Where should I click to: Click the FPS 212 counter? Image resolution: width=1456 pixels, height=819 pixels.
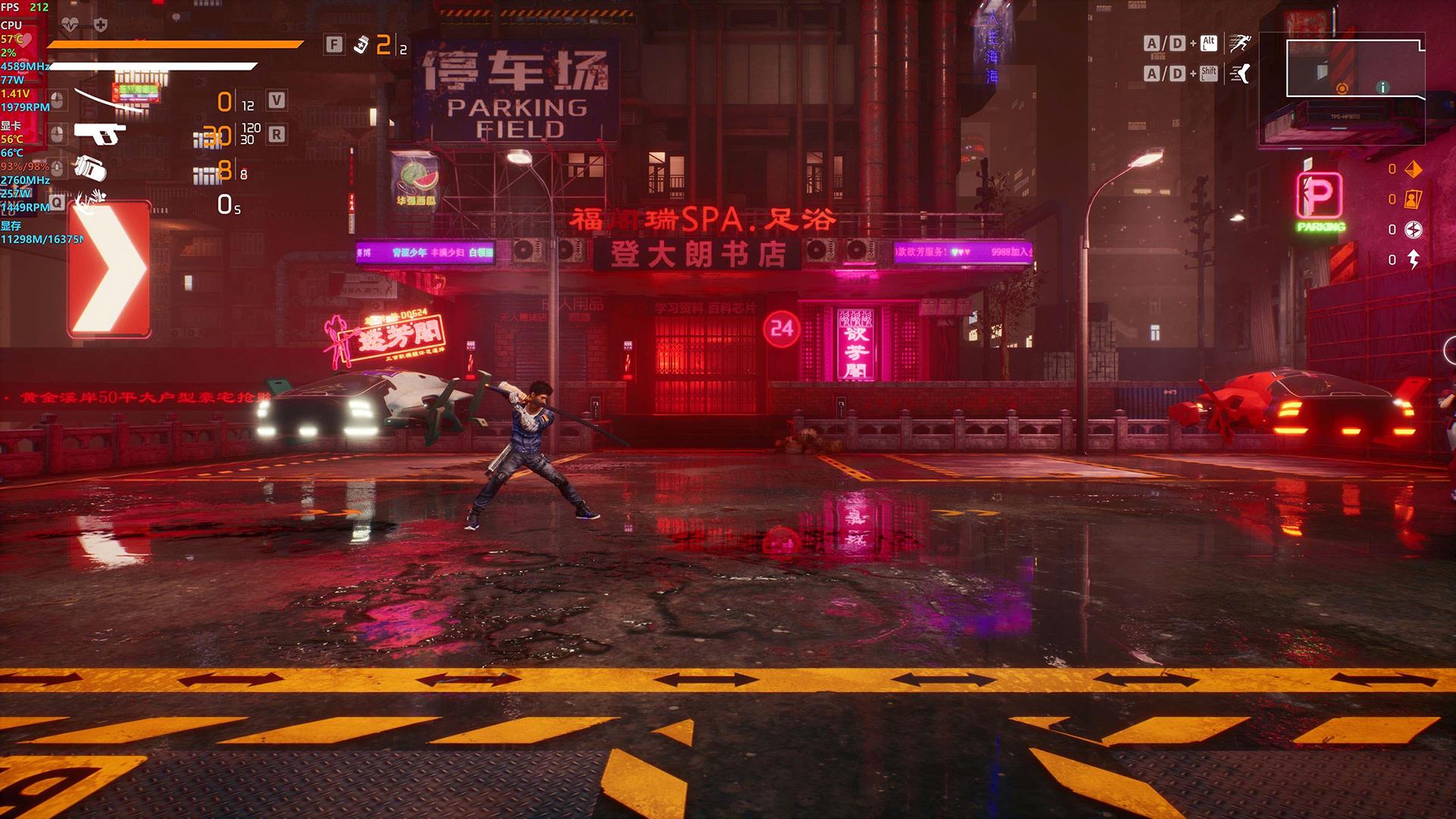25,9
